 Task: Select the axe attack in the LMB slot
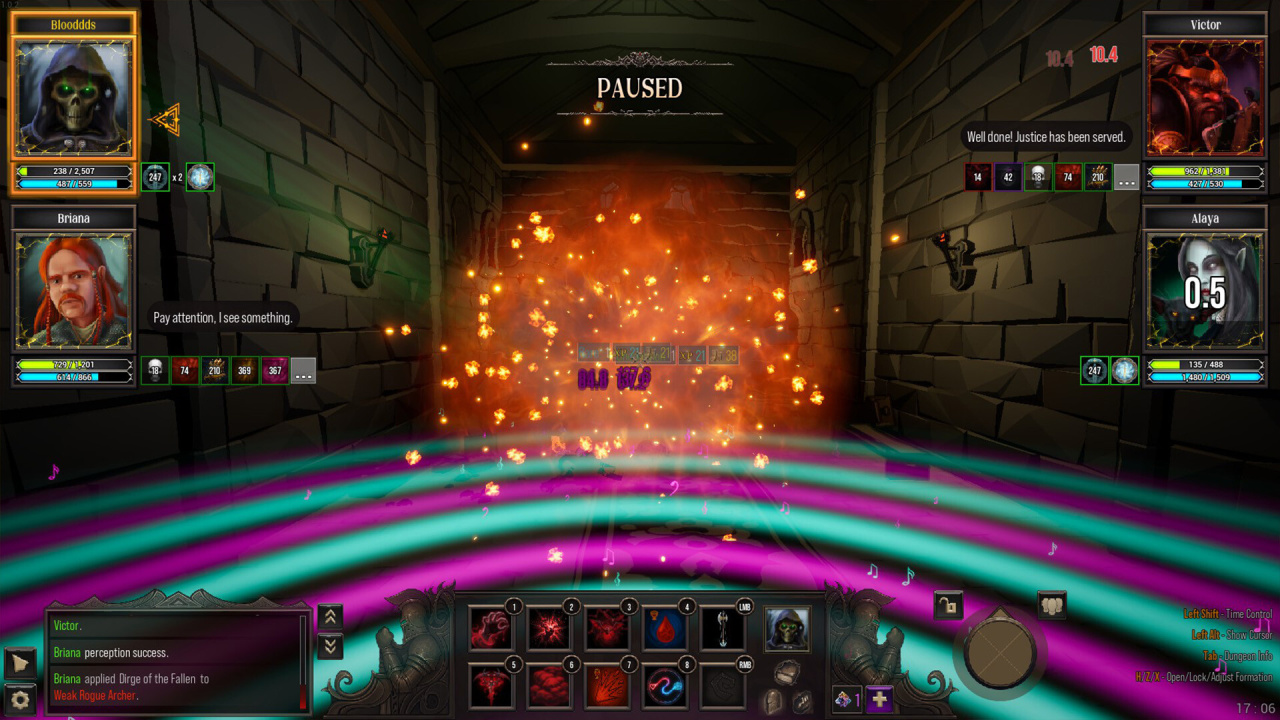(721, 629)
